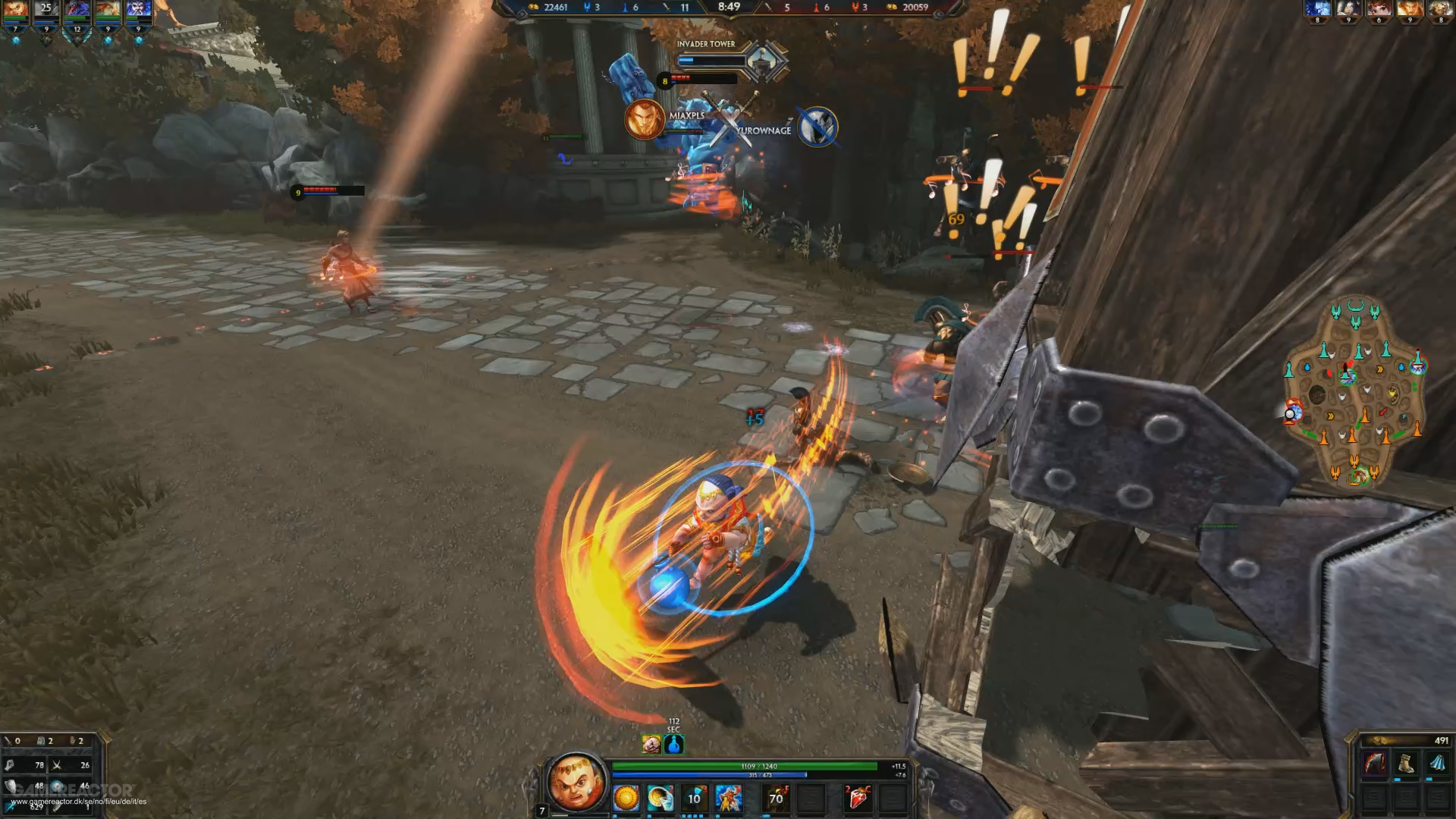The height and width of the screenshot is (819, 1456).
Task: Select the boots item in inventory
Action: (x=1407, y=763)
